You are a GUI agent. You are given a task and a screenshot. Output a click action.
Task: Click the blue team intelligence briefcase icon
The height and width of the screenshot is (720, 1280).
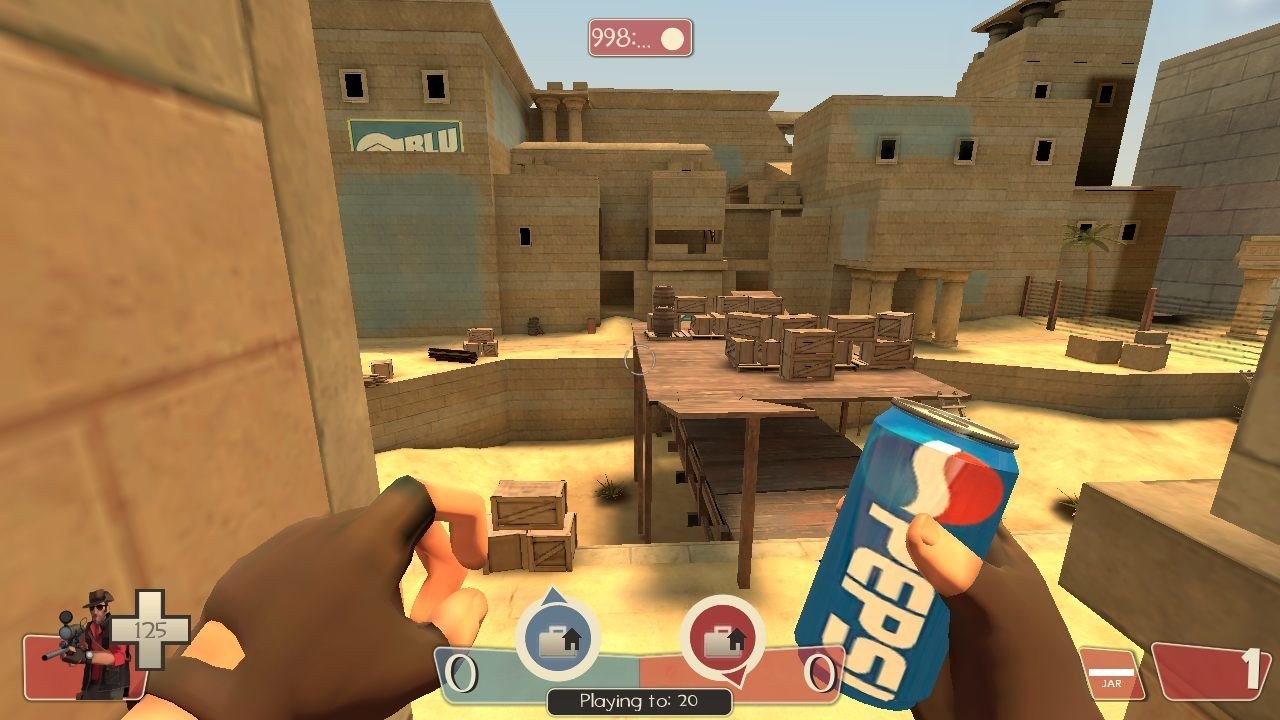(x=557, y=640)
